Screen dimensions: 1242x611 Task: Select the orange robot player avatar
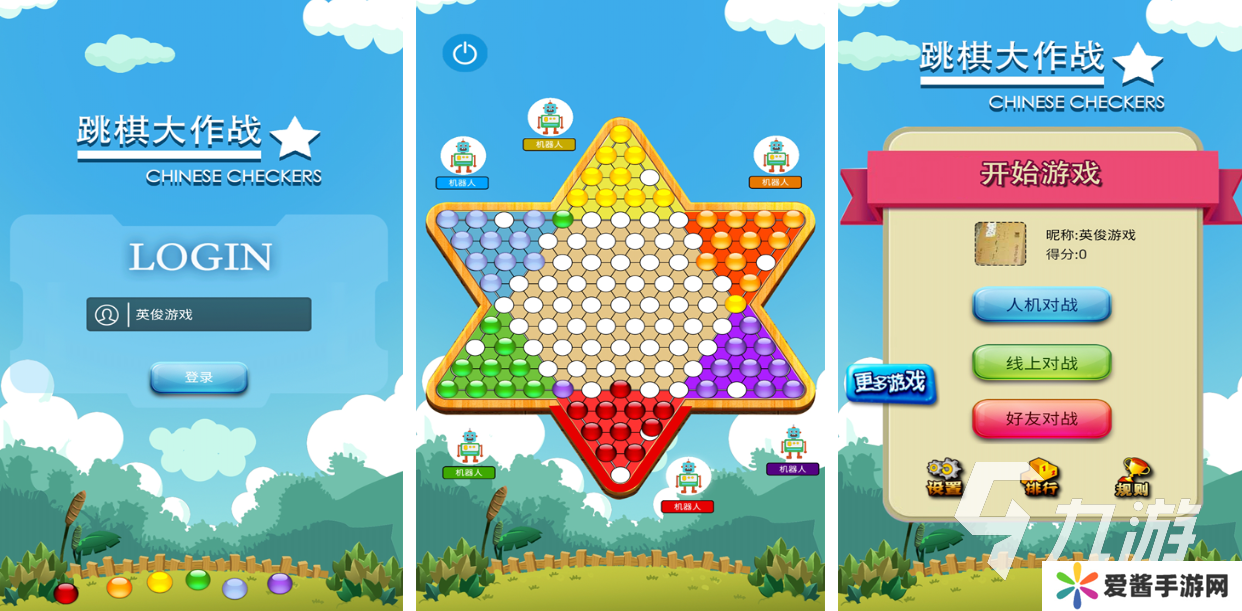pos(776,156)
